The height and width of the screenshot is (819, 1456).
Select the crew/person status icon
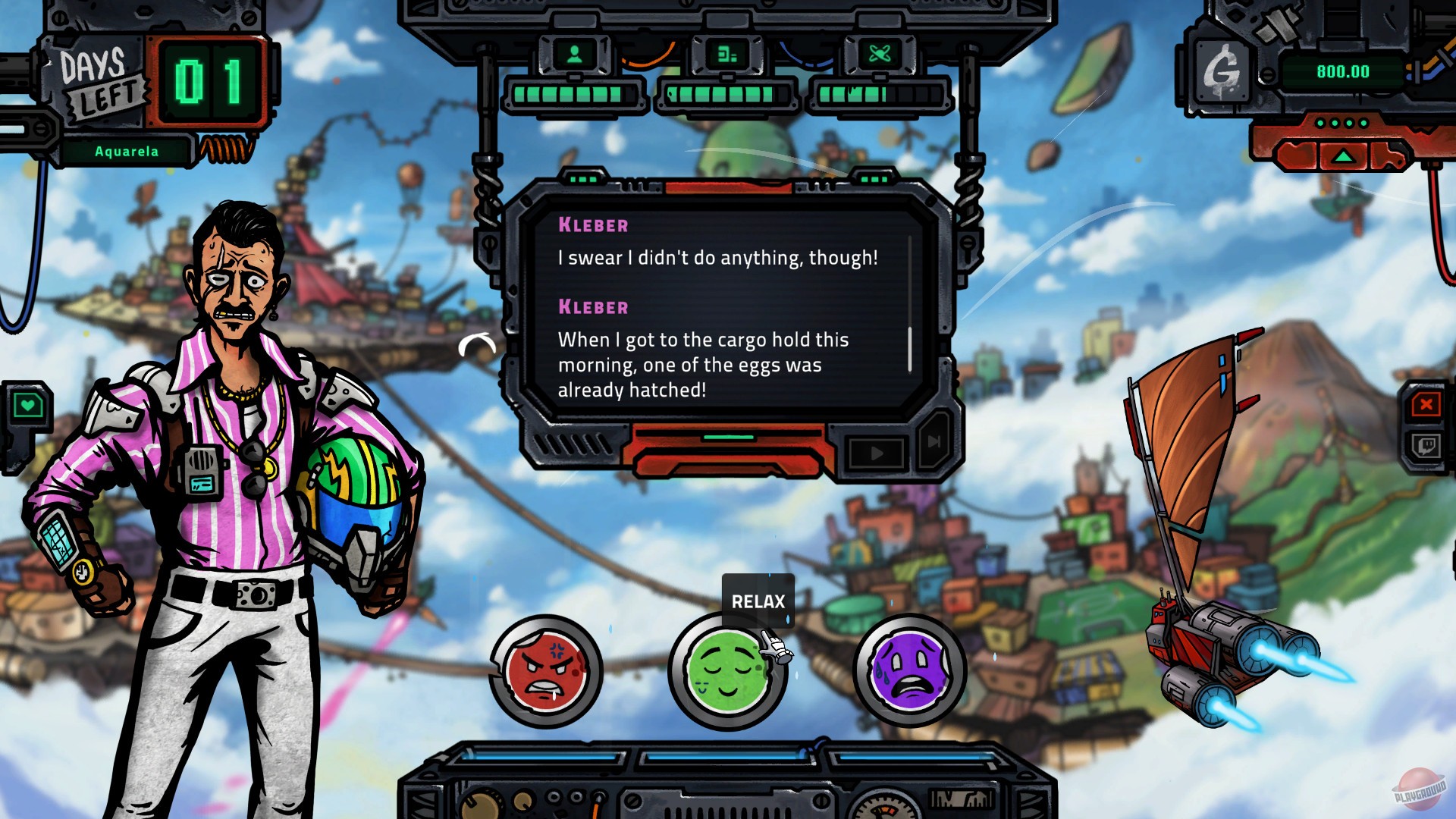pos(574,54)
